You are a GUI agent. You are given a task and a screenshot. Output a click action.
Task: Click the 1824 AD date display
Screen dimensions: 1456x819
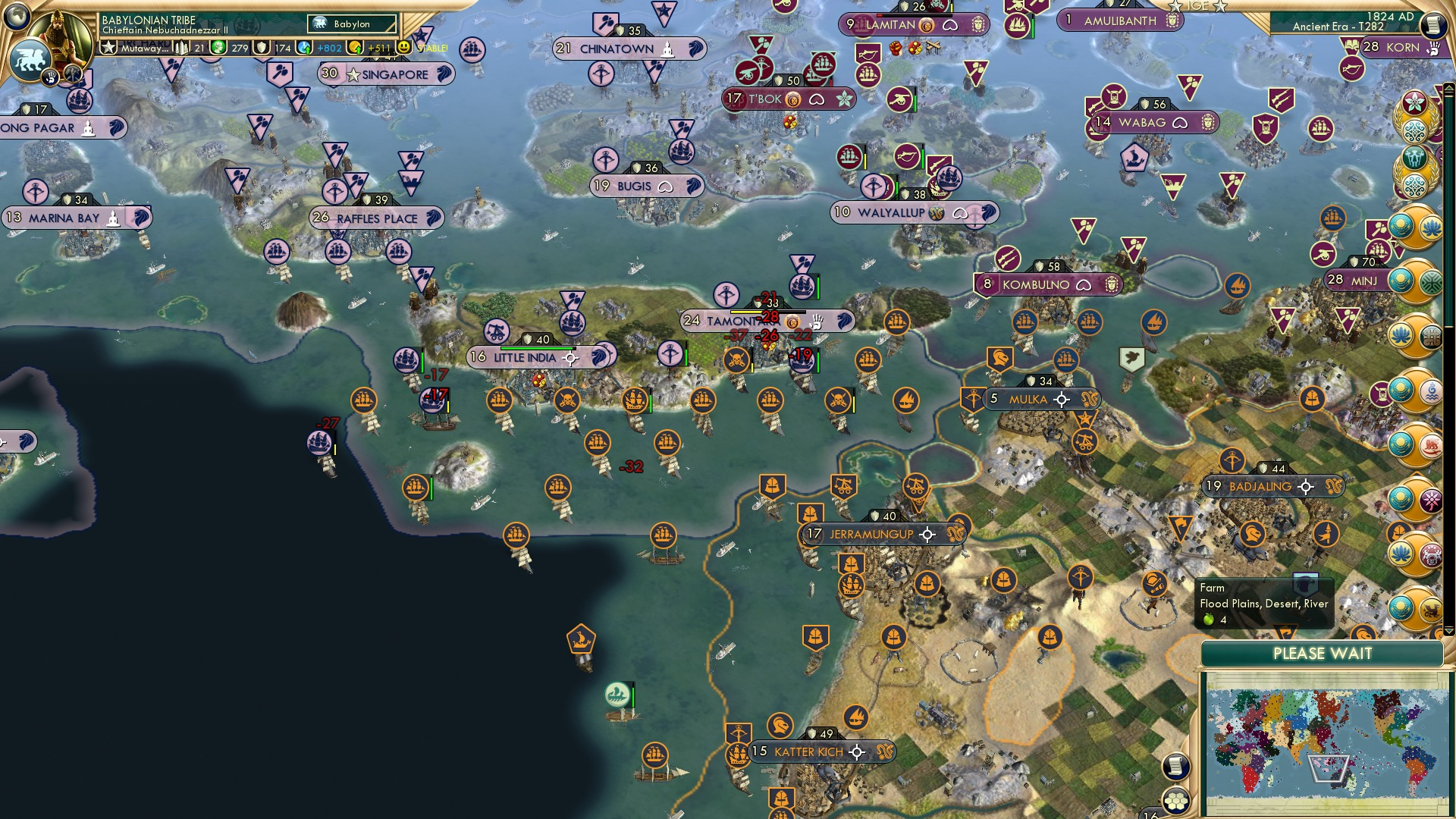pyautogui.click(x=1390, y=17)
